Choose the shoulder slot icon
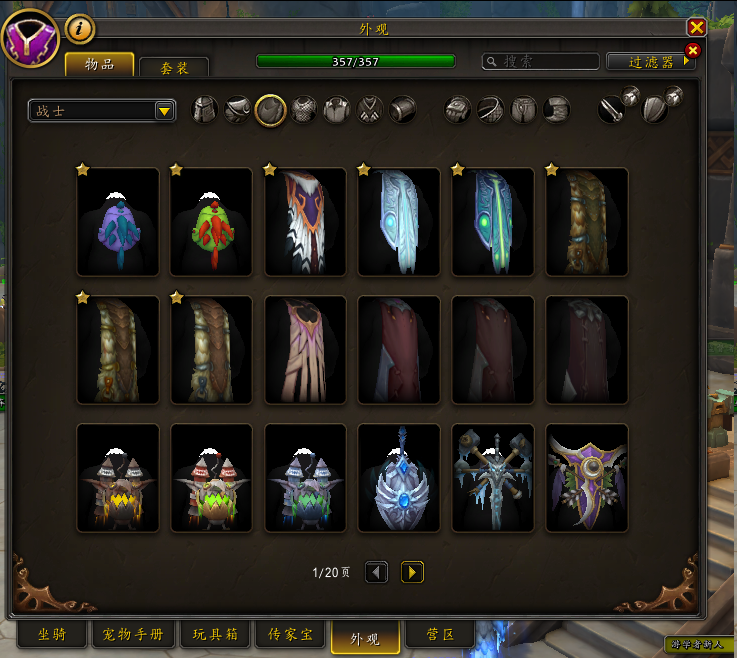737x658 pixels. 238,110
